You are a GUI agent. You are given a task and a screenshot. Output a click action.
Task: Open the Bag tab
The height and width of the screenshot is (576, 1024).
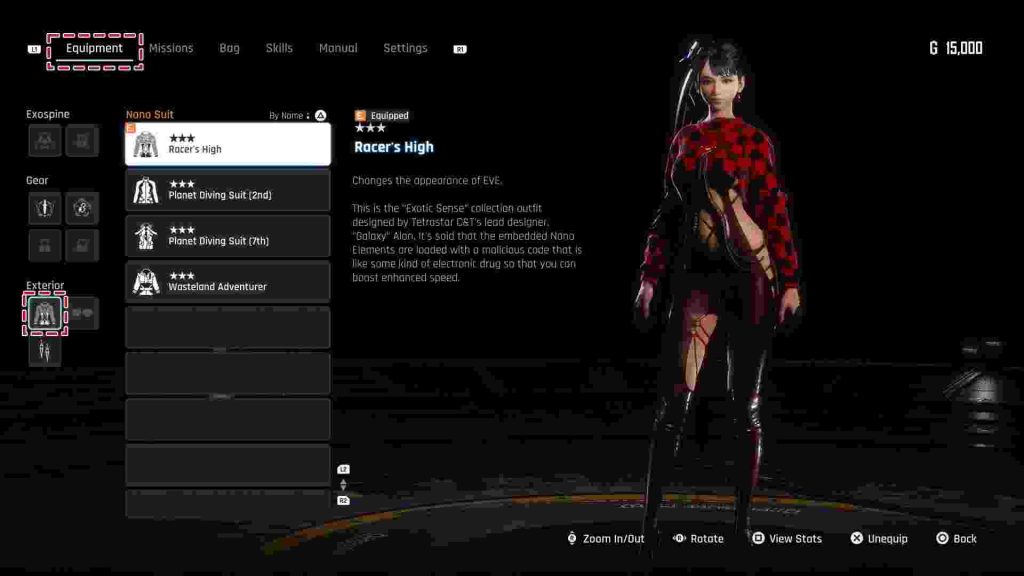pos(230,48)
